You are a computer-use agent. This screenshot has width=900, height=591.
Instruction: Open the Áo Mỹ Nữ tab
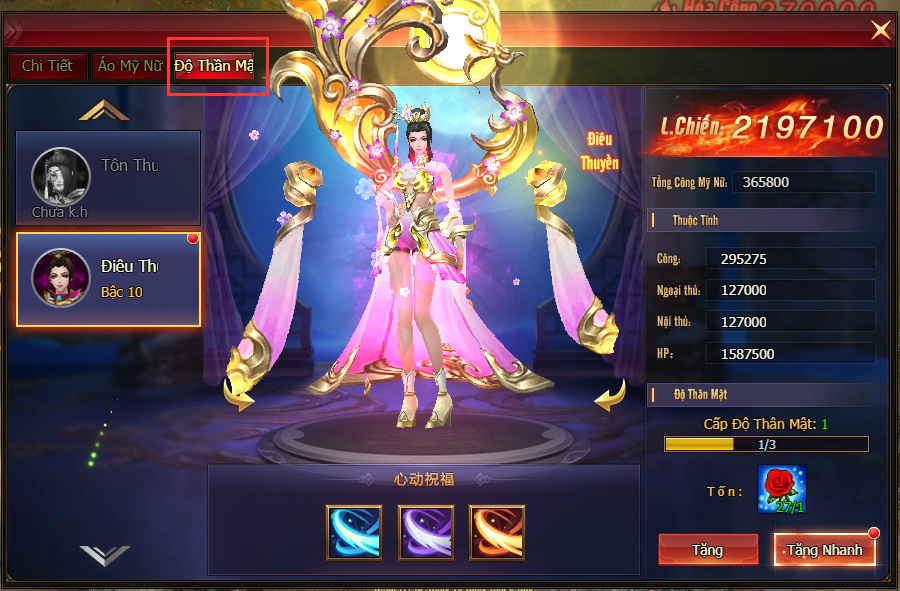(131, 66)
